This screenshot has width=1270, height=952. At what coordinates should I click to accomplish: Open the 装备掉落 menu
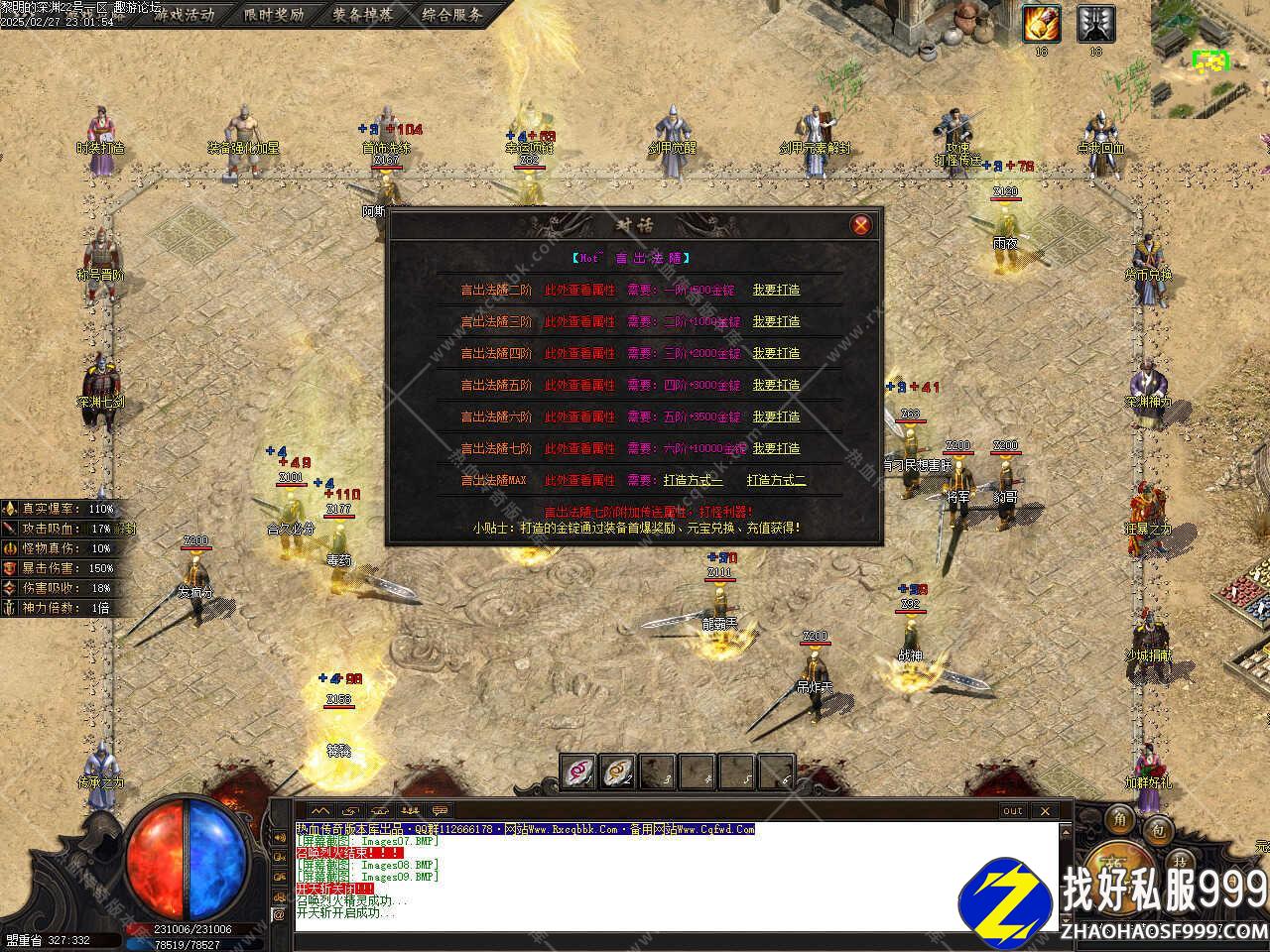click(362, 15)
